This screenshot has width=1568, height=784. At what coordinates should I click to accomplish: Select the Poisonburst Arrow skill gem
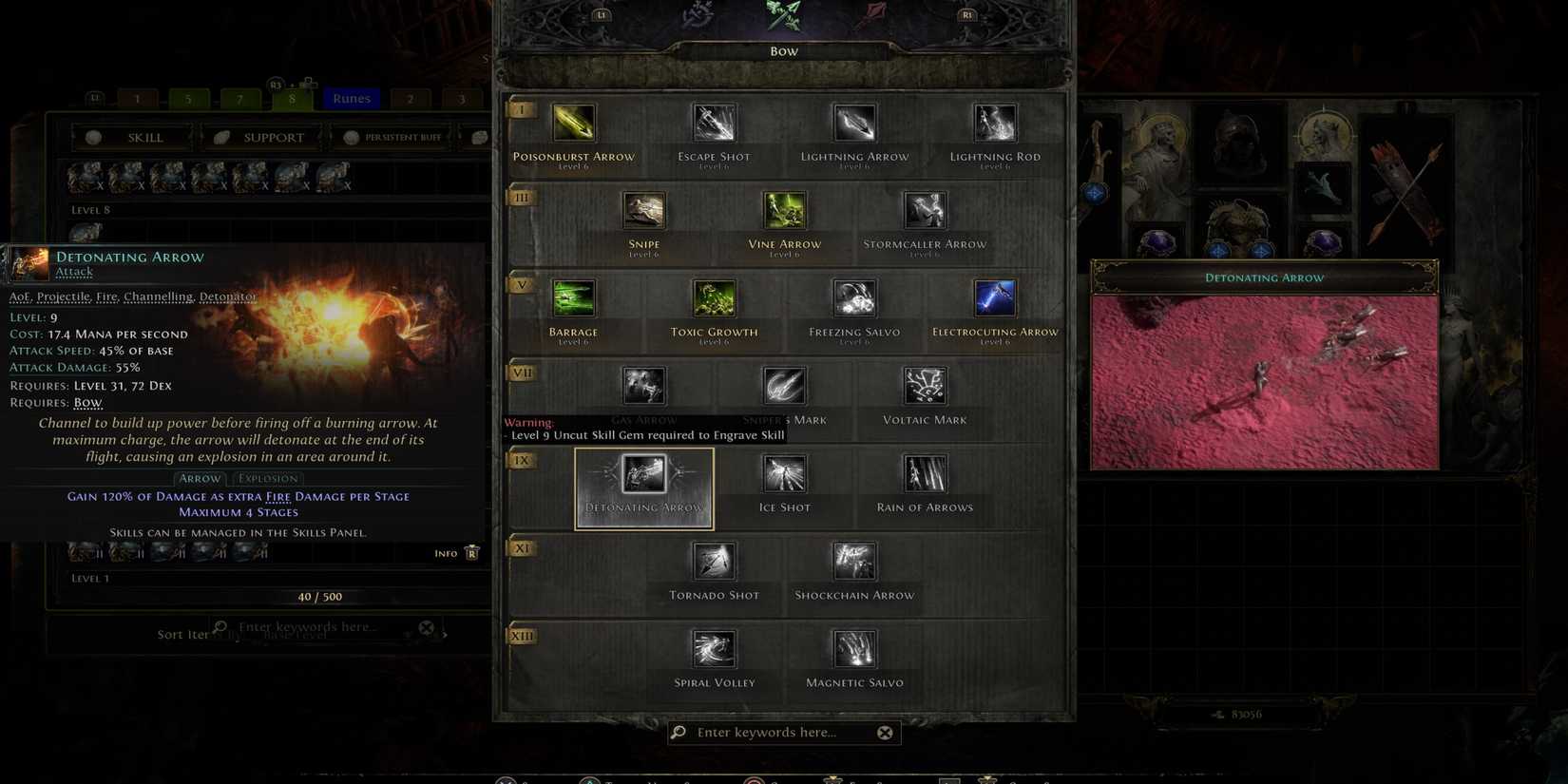(x=574, y=122)
